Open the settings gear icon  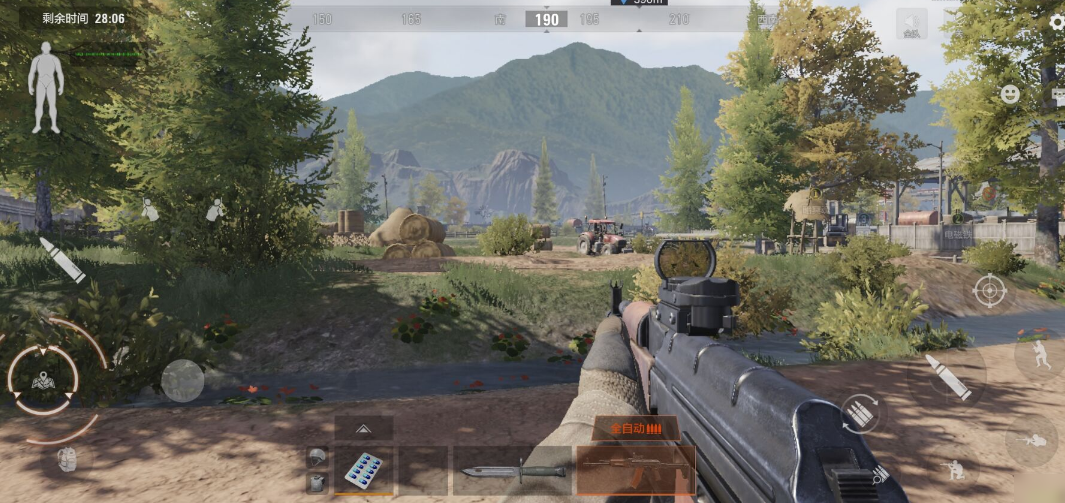click(1057, 22)
